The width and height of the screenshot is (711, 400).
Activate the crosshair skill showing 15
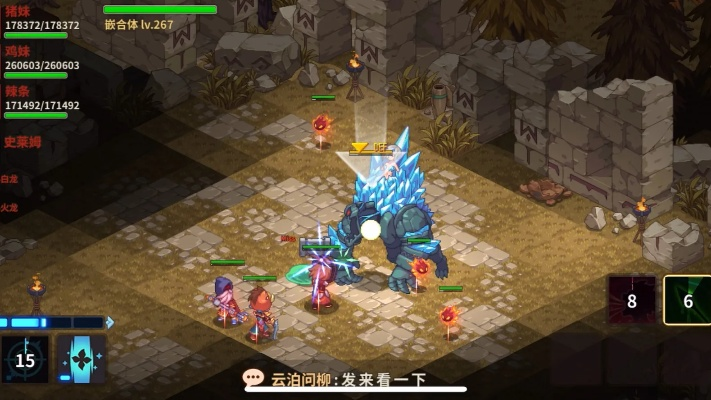pos(25,359)
